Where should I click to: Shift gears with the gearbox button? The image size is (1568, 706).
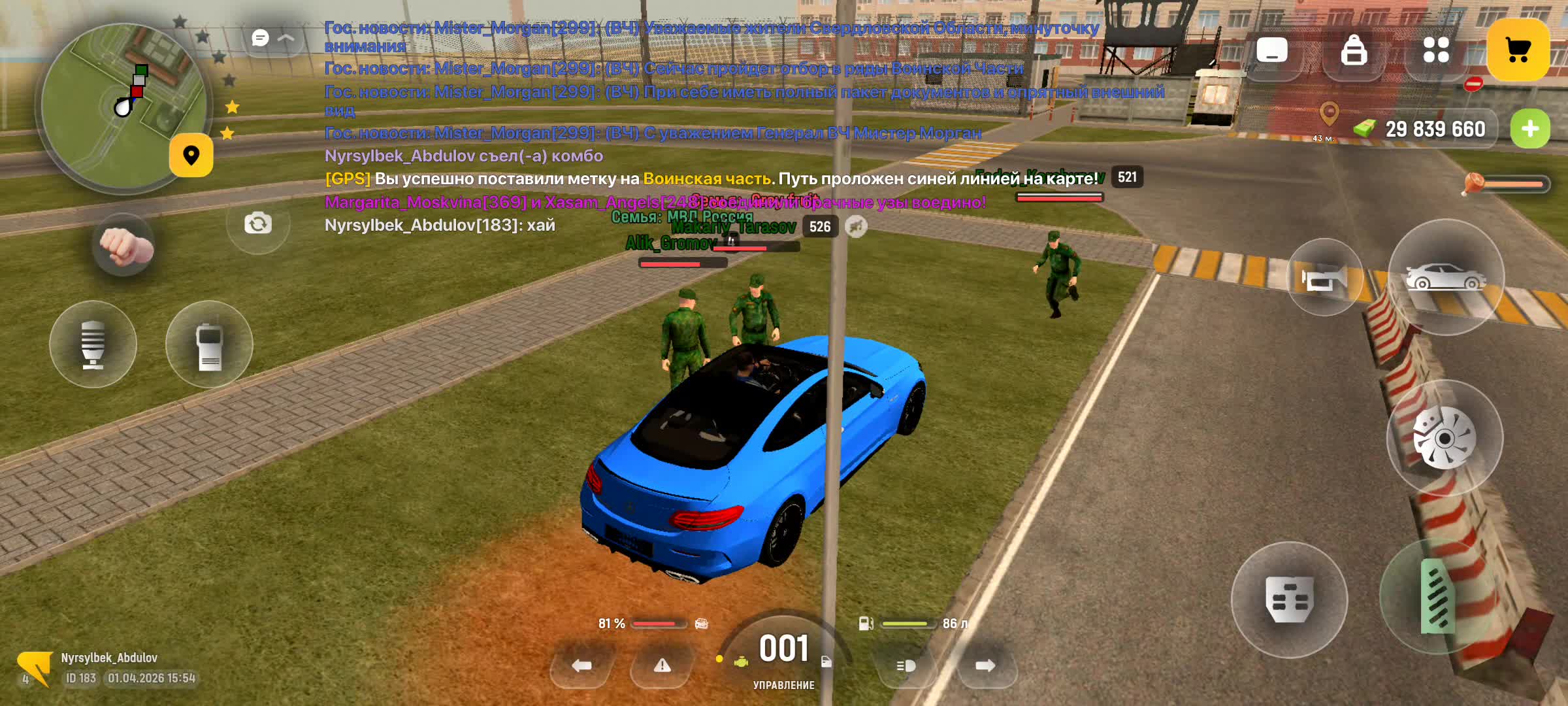click(1288, 599)
